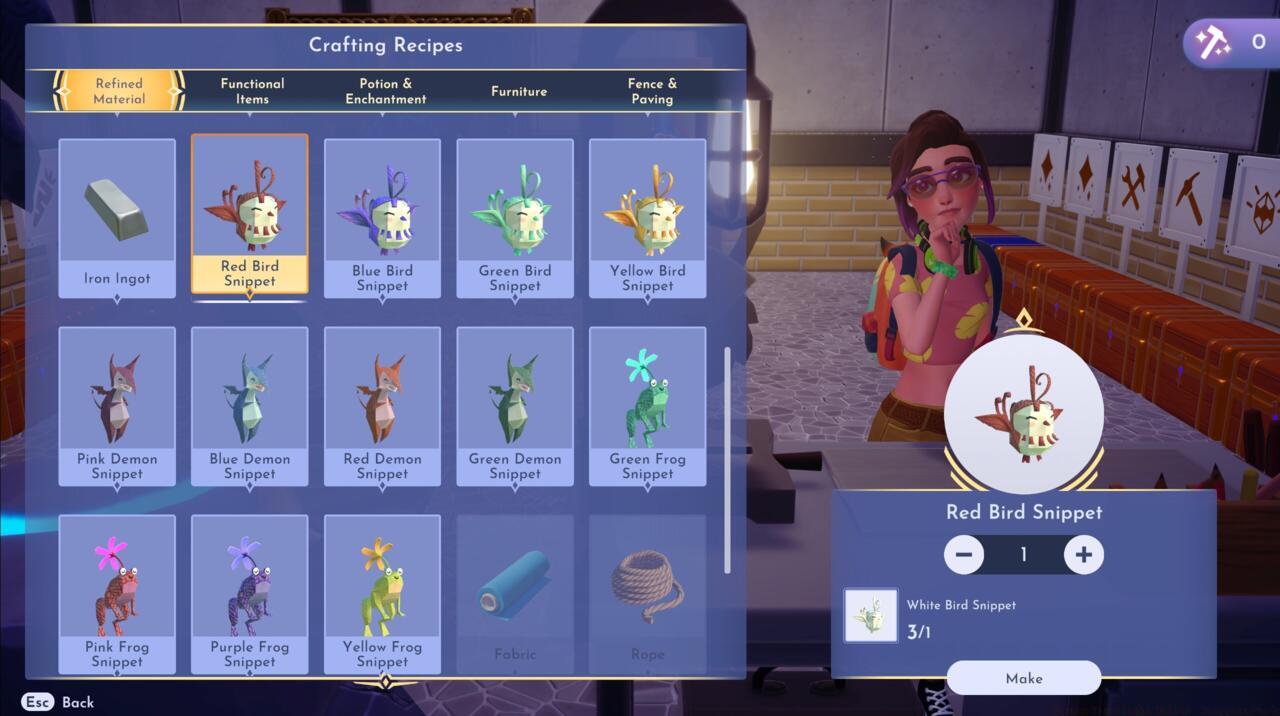
Task: Choose the Red Demon Snippet recipe
Action: click(x=382, y=406)
